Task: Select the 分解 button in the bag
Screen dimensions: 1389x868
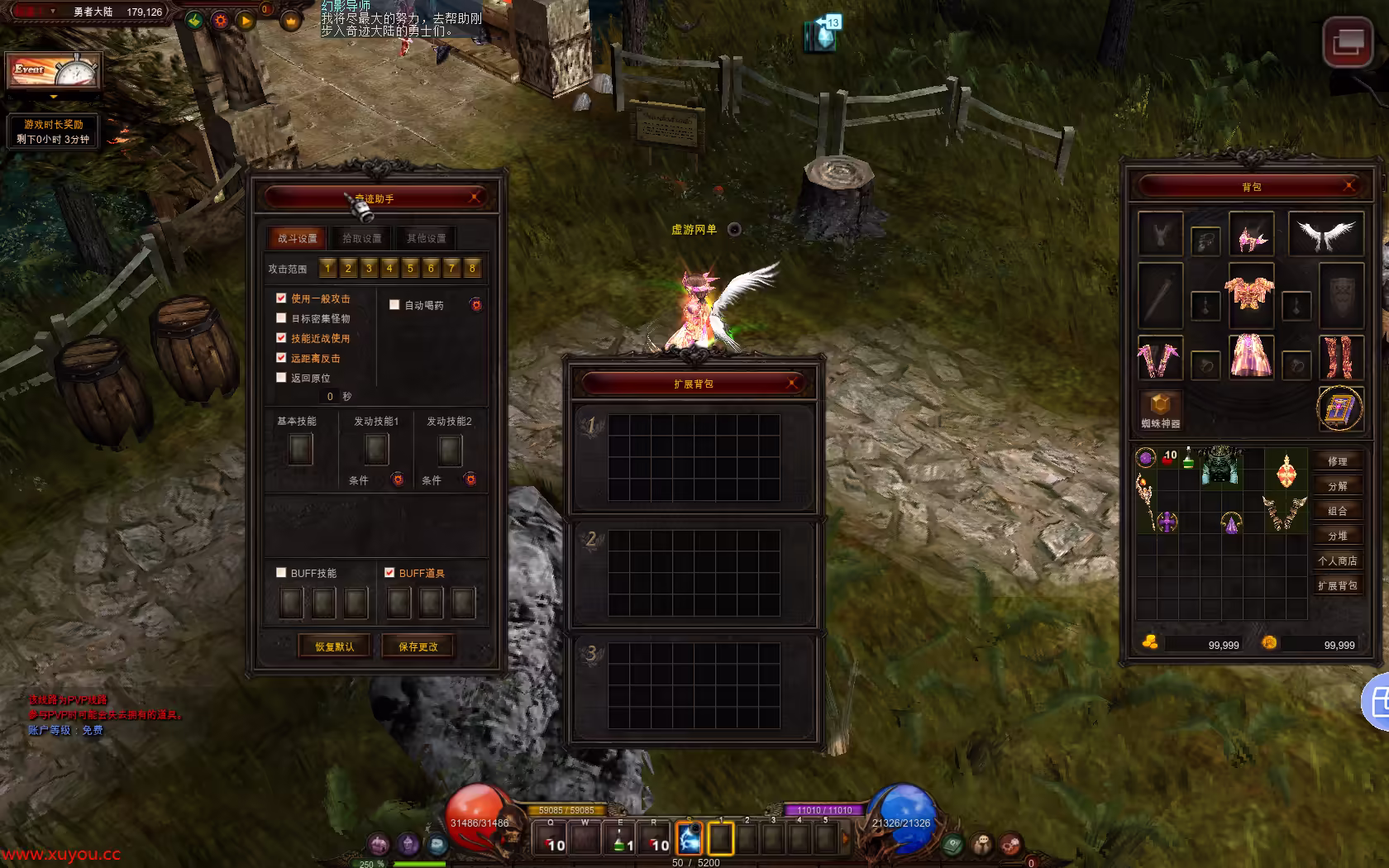Action: pyautogui.click(x=1337, y=486)
